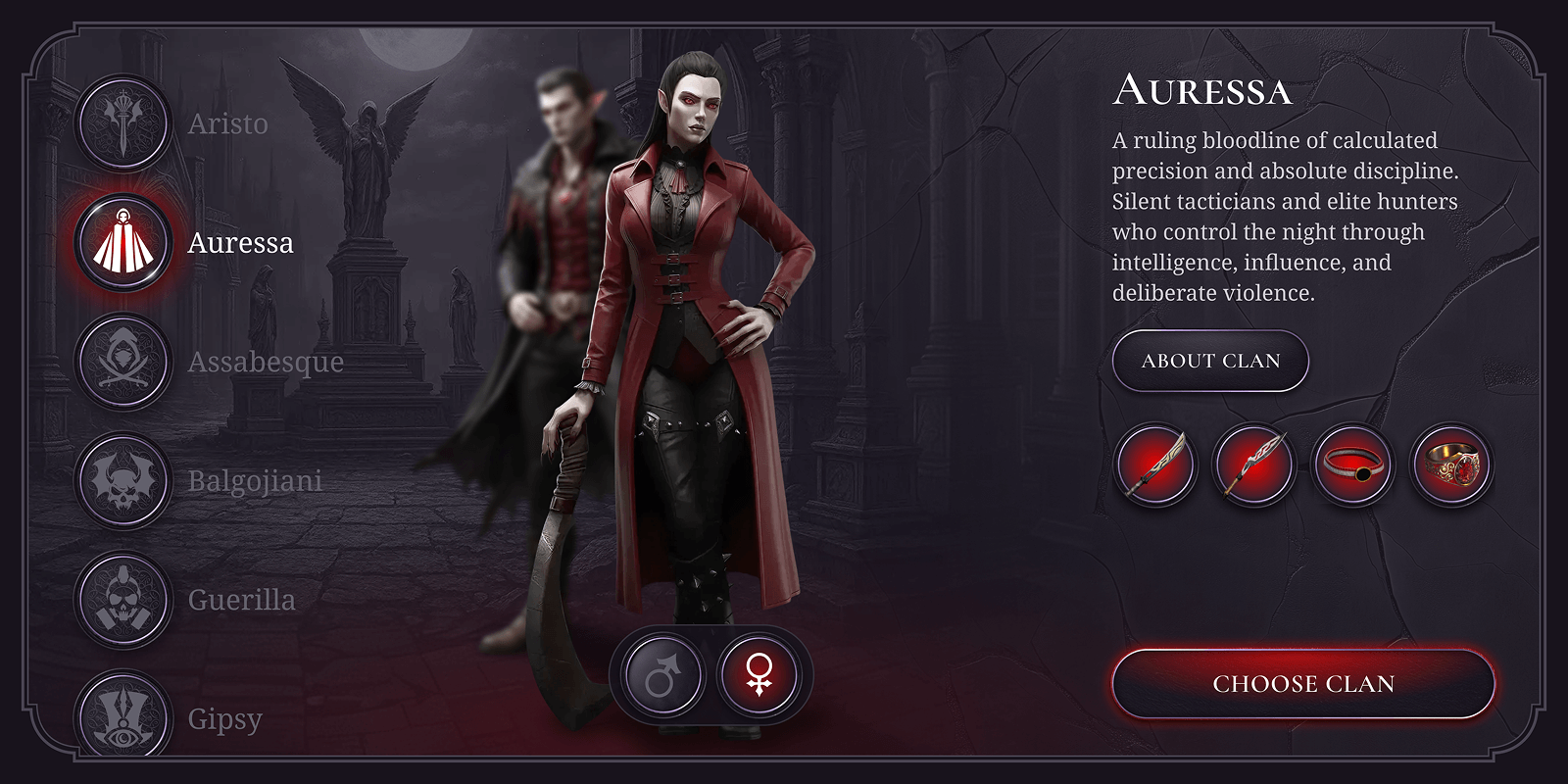Switch to the Balgojiani clan
Screen dimensions: 1568x784
click(x=124, y=481)
